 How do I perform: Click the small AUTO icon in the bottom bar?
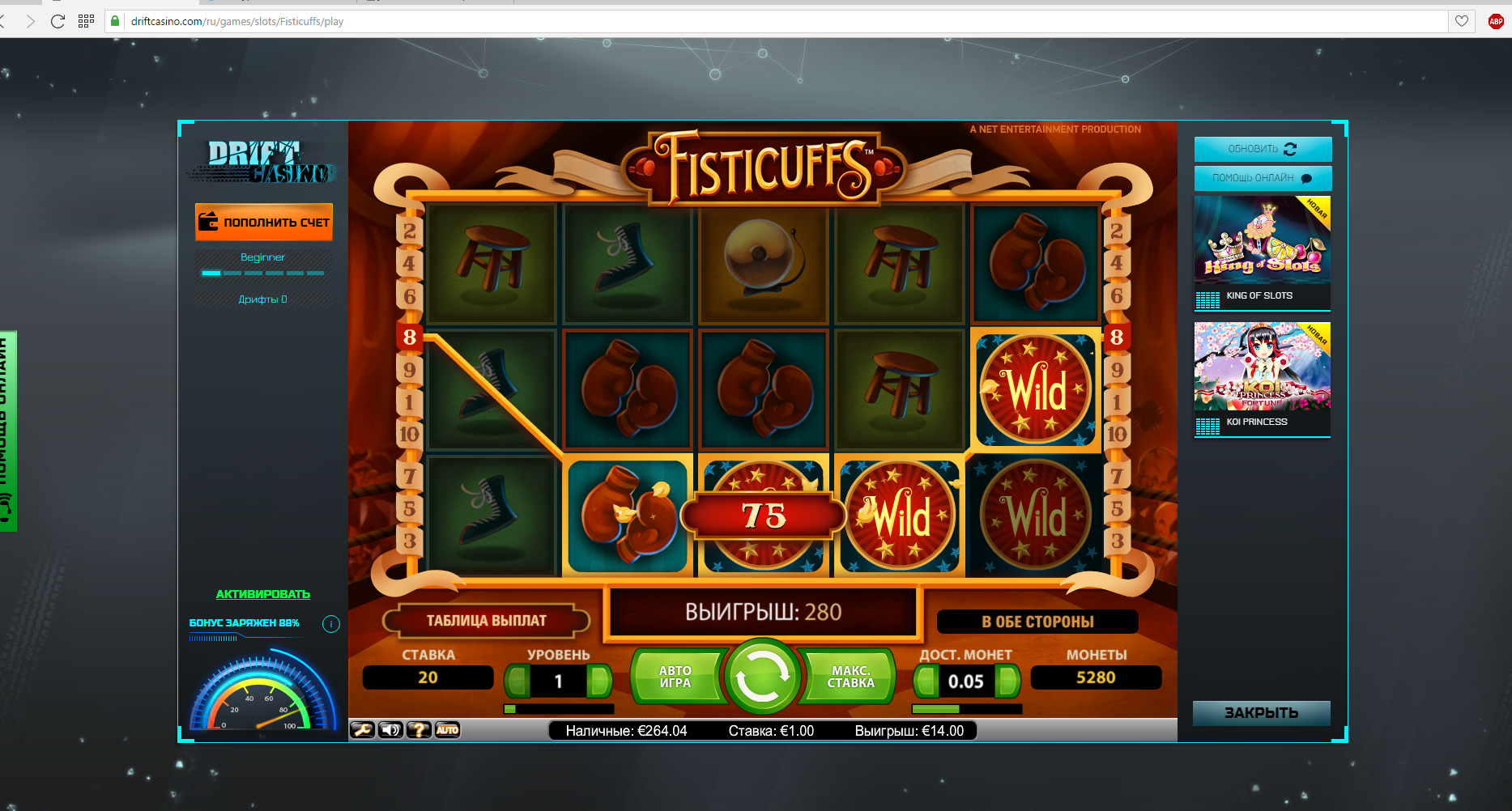click(x=447, y=730)
